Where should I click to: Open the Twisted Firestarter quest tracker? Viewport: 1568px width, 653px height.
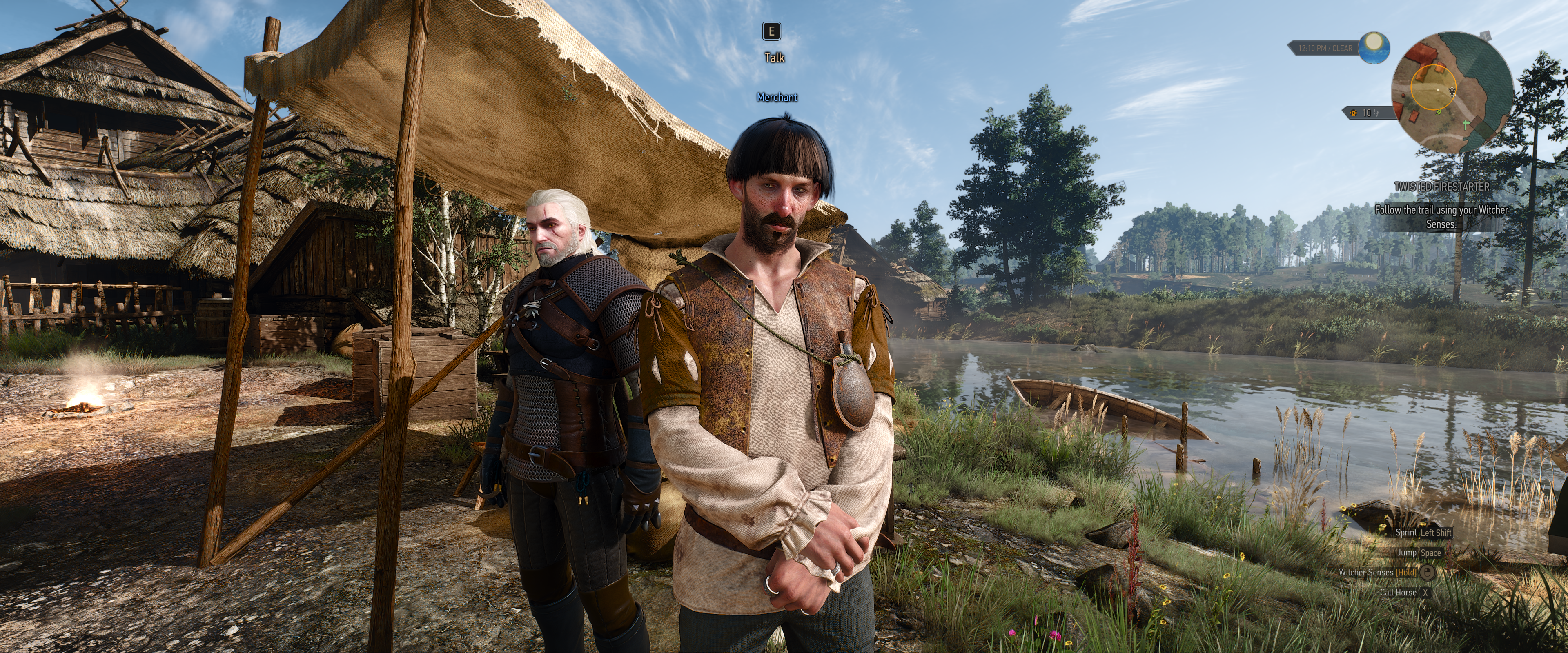1441,187
